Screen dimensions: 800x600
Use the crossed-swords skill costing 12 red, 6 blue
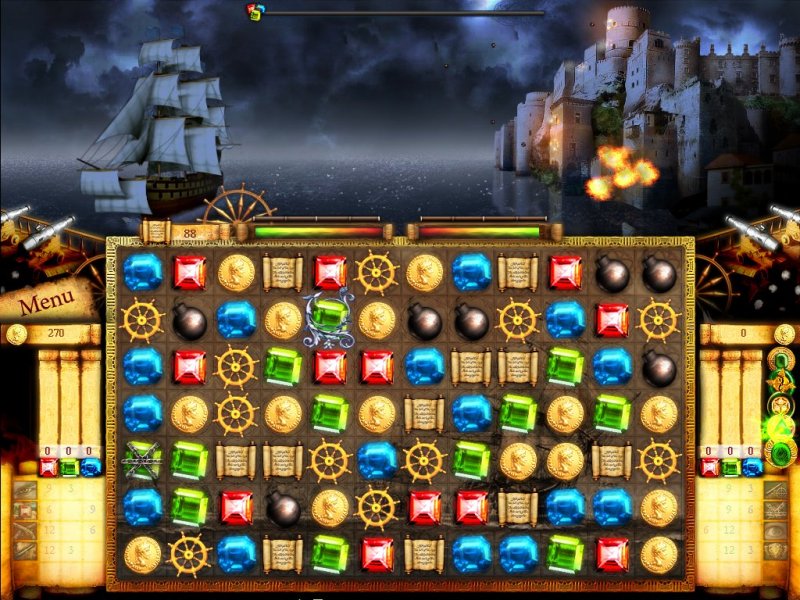(x=26, y=529)
